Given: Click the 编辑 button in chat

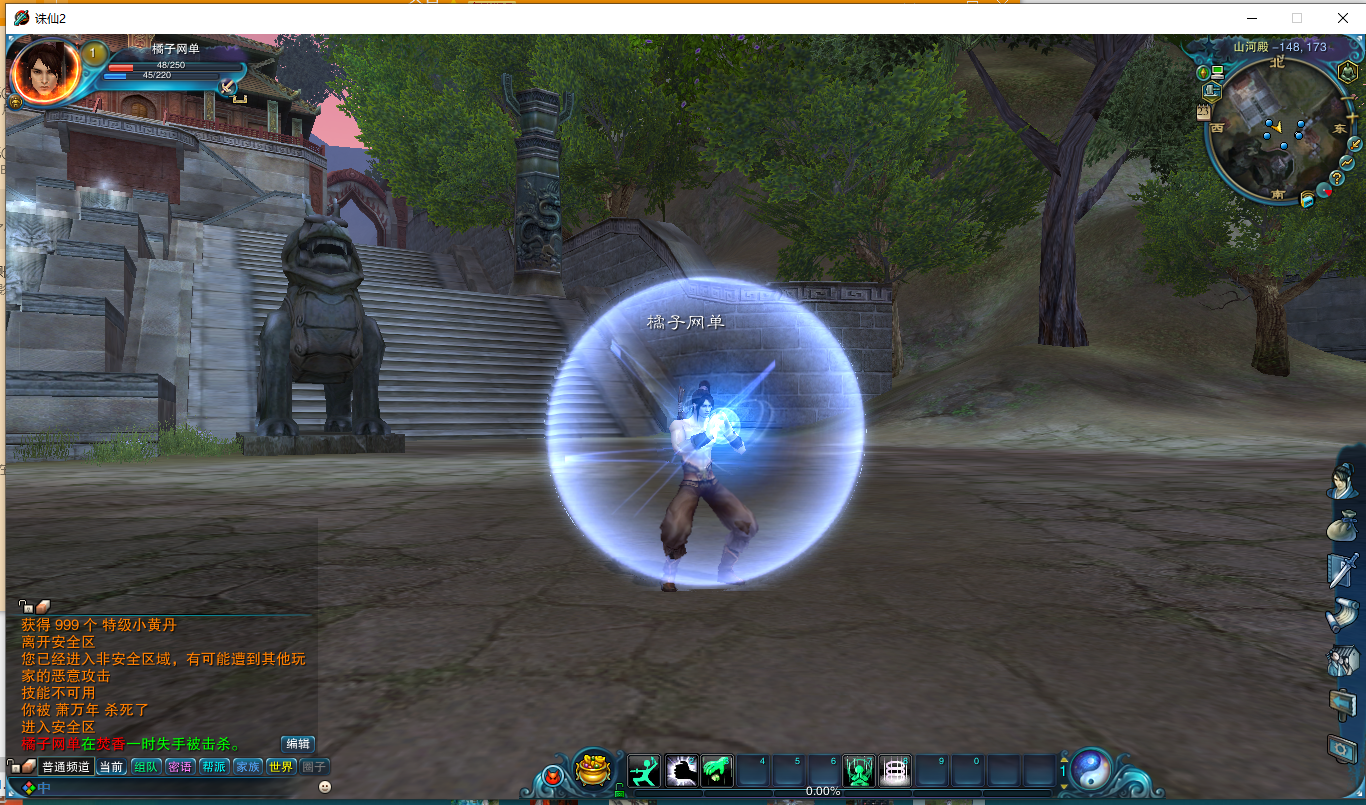Looking at the screenshot, I should click(298, 745).
